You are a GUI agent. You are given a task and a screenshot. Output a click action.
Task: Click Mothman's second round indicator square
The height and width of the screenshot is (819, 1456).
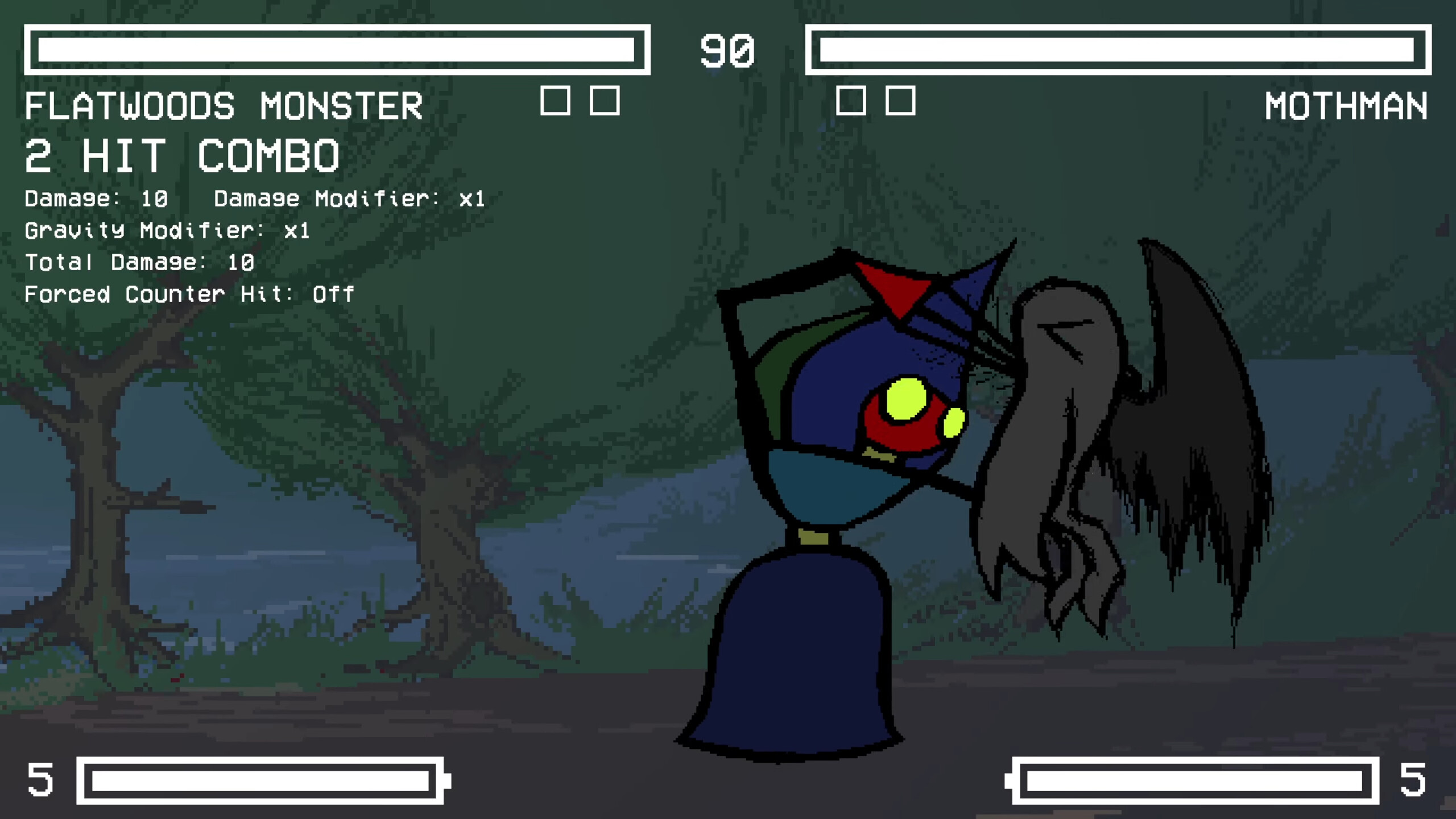900,102
